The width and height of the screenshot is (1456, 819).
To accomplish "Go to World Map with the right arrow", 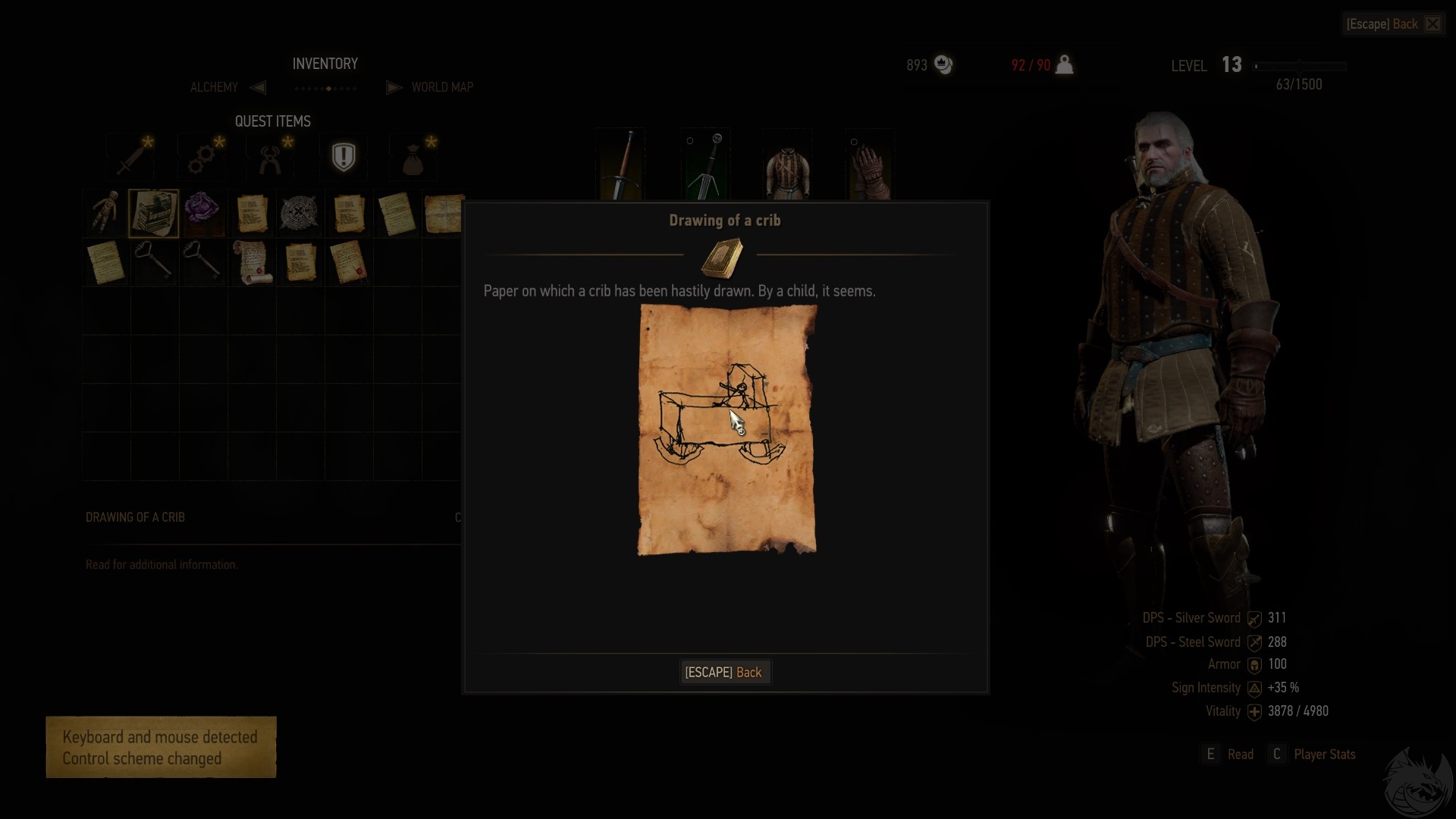I will [394, 87].
